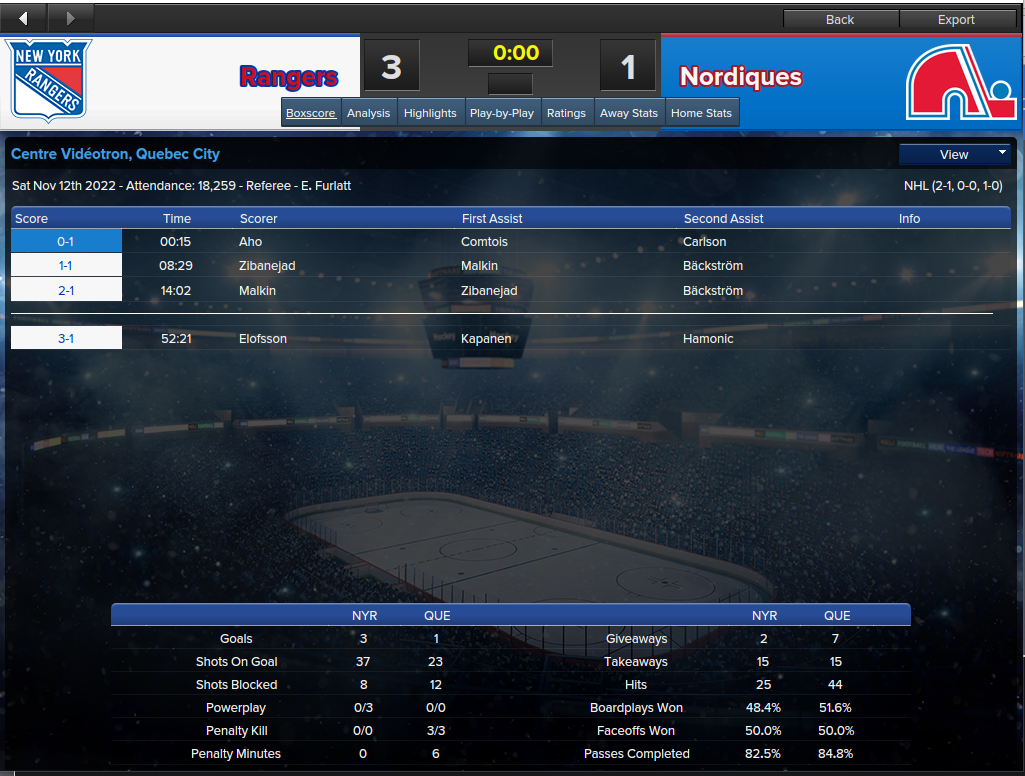
Task: Open the Away Stats tab
Action: pyautogui.click(x=629, y=113)
